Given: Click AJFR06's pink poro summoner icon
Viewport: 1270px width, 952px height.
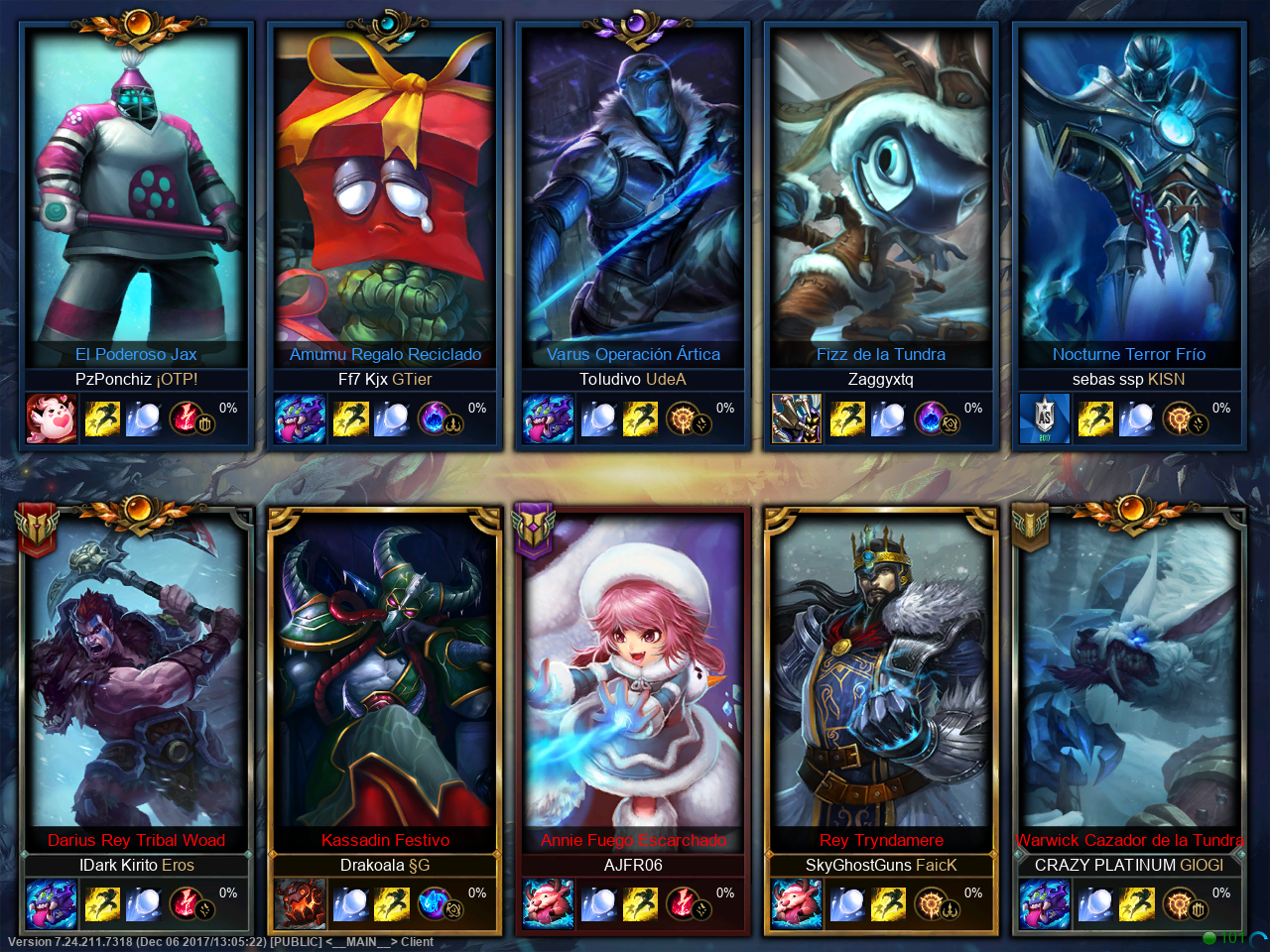Looking at the screenshot, I should (548, 903).
